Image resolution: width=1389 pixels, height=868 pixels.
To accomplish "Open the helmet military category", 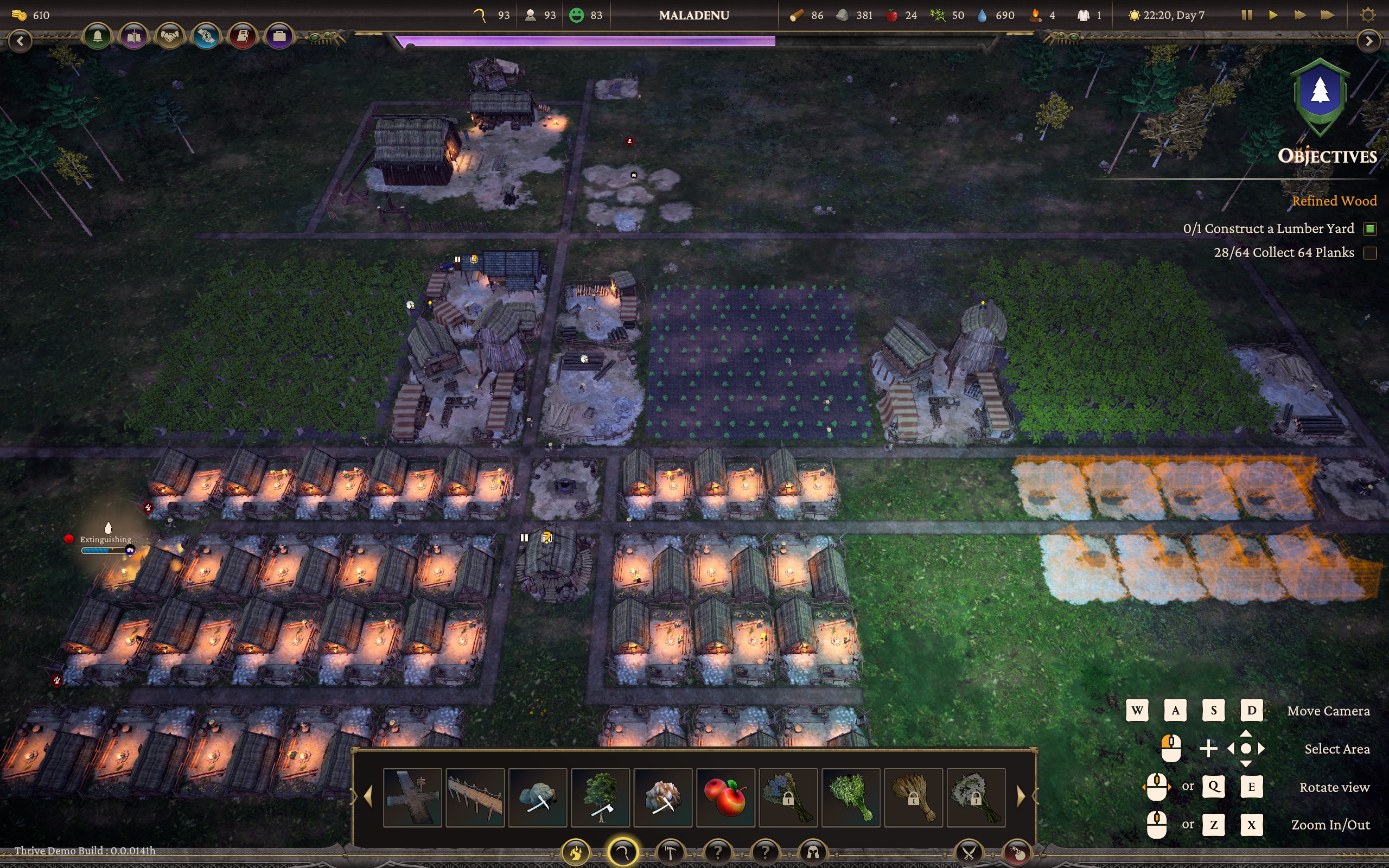I will click(813, 852).
